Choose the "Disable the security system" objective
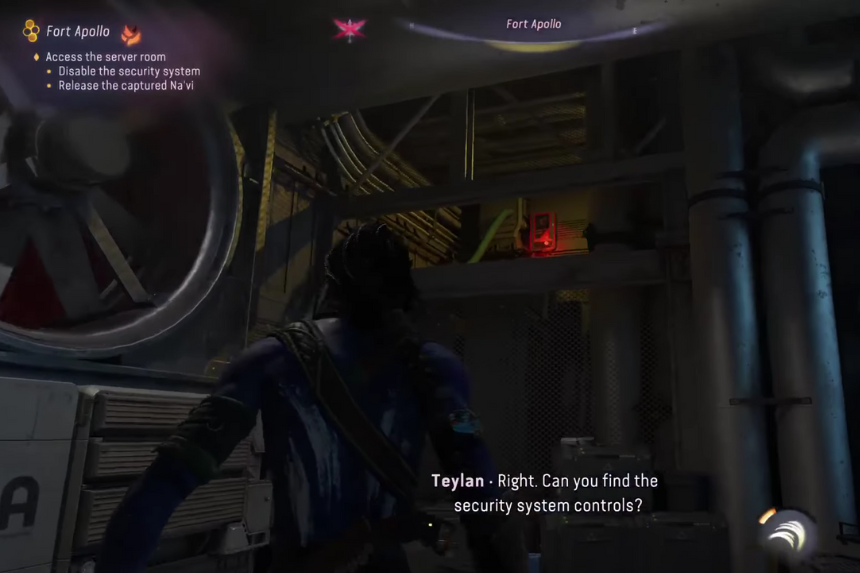The width and height of the screenshot is (860, 573). pos(129,72)
